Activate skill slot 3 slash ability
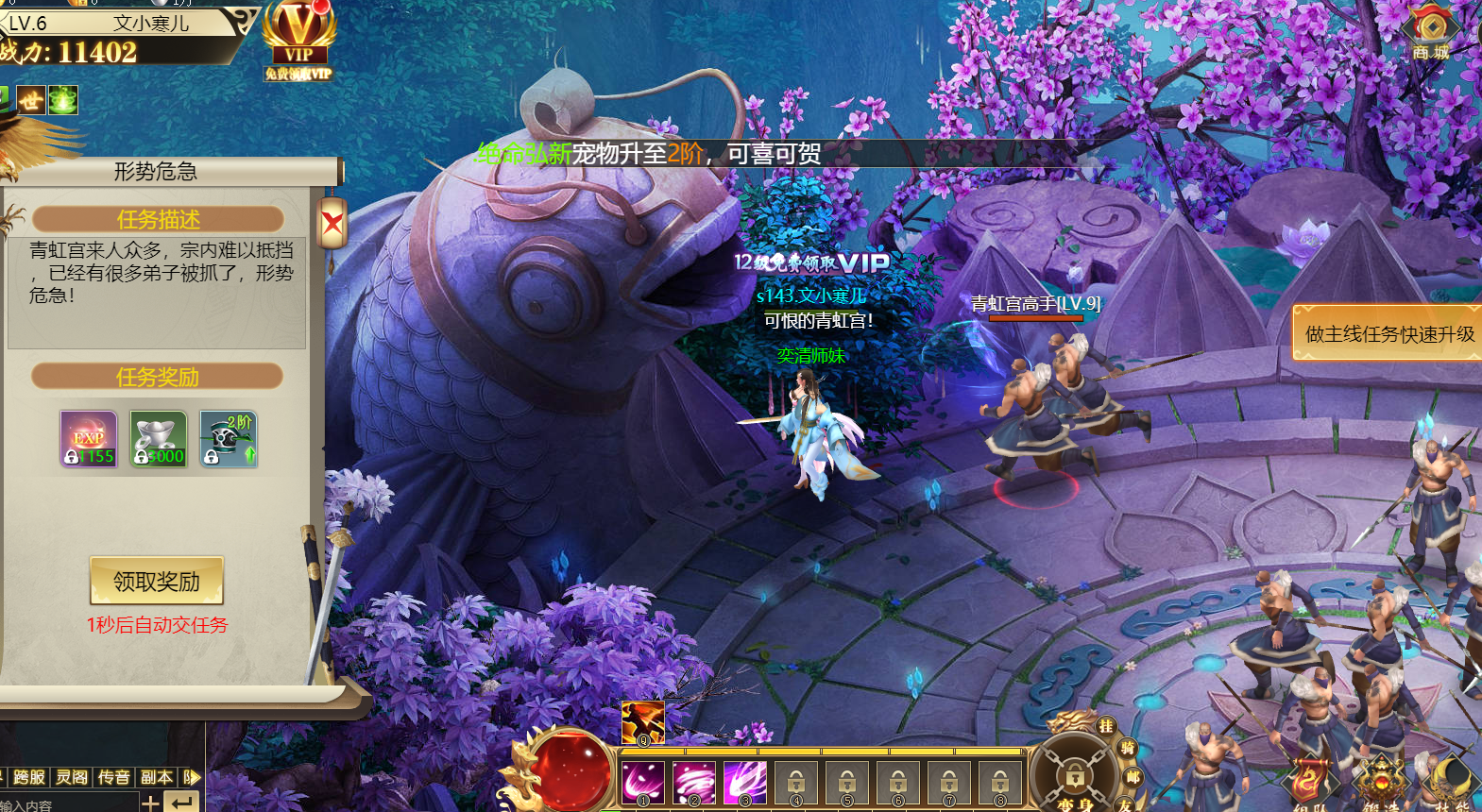This screenshot has height=812, width=1482. point(745,783)
